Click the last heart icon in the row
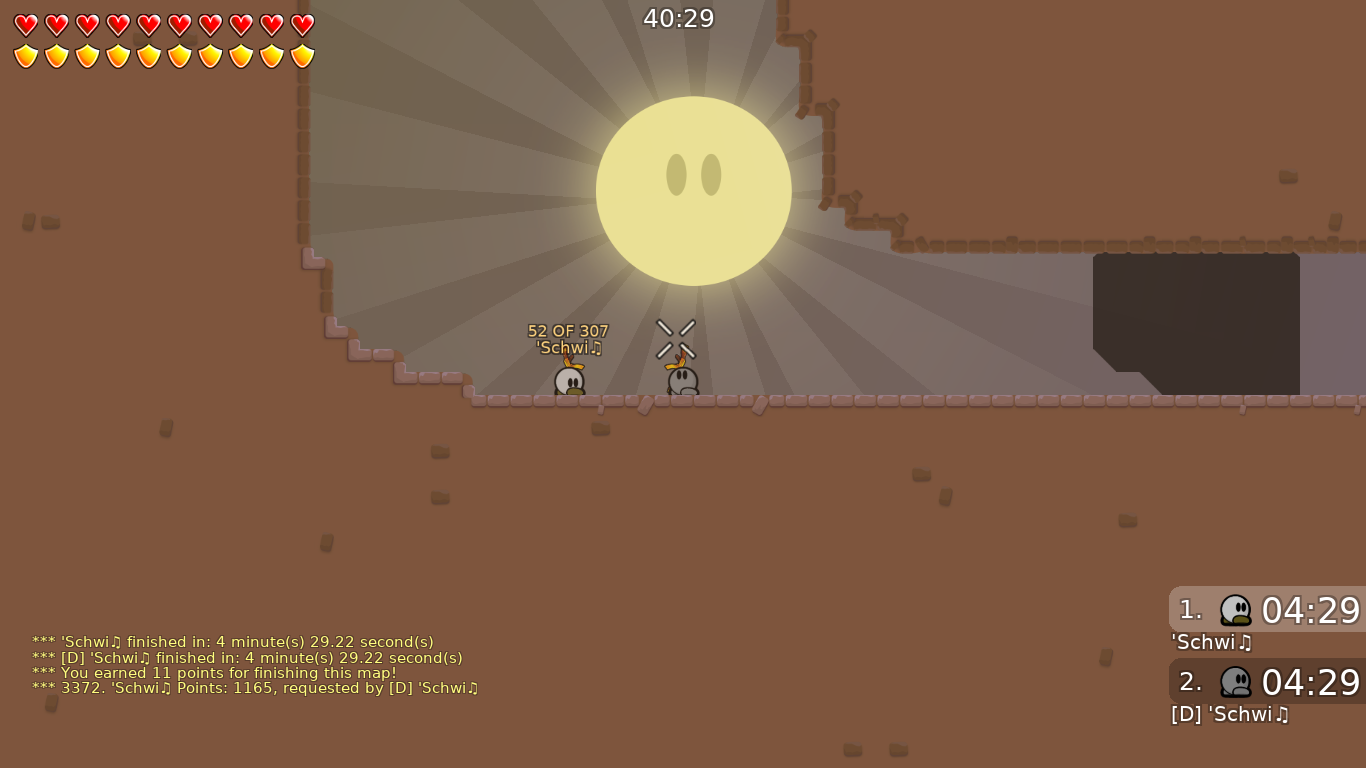This screenshot has width=1366, height=768. coord(301,26)
